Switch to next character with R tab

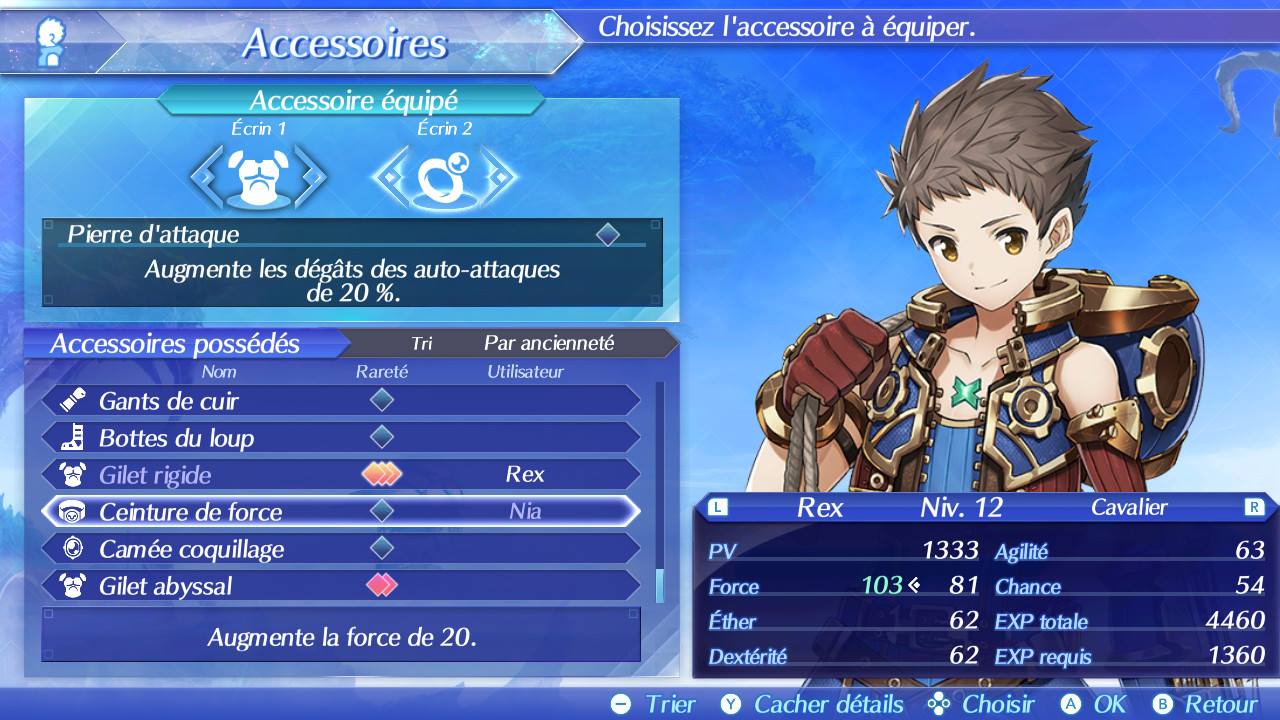click(x=1254, y=507)
